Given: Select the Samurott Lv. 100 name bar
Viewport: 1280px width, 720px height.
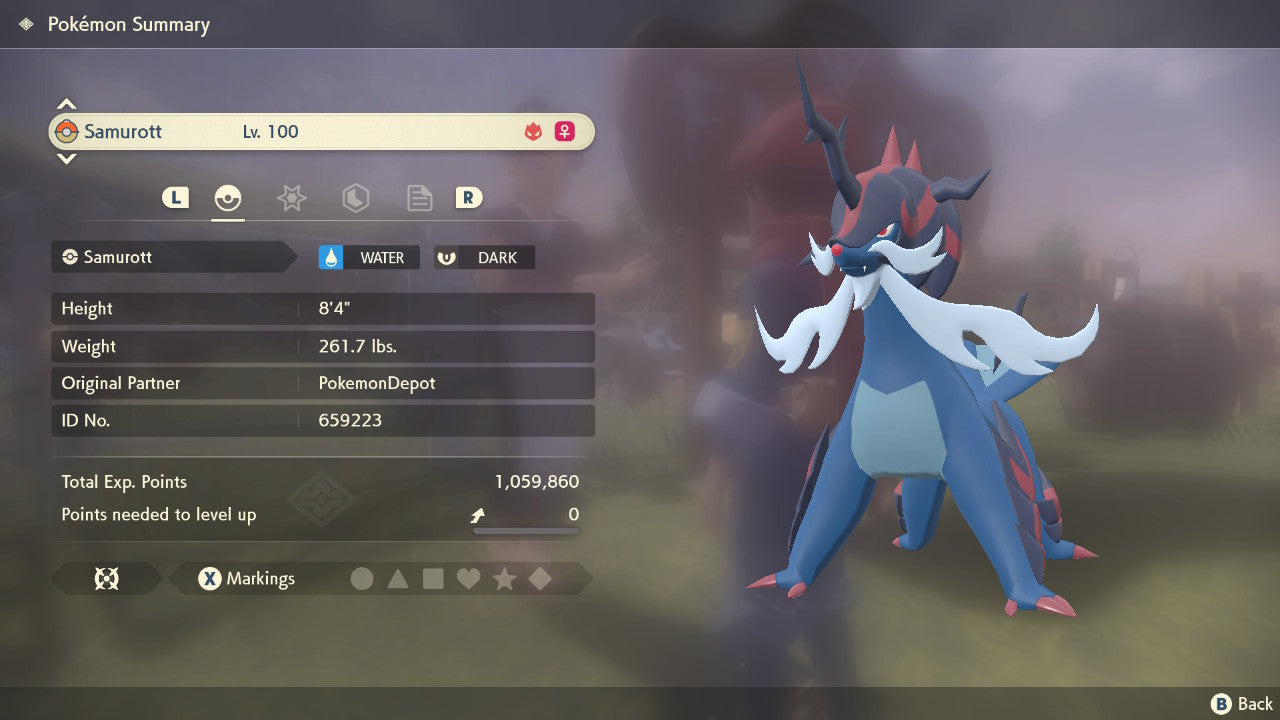Looking at the screenshot, I should [x=321, y=132].
